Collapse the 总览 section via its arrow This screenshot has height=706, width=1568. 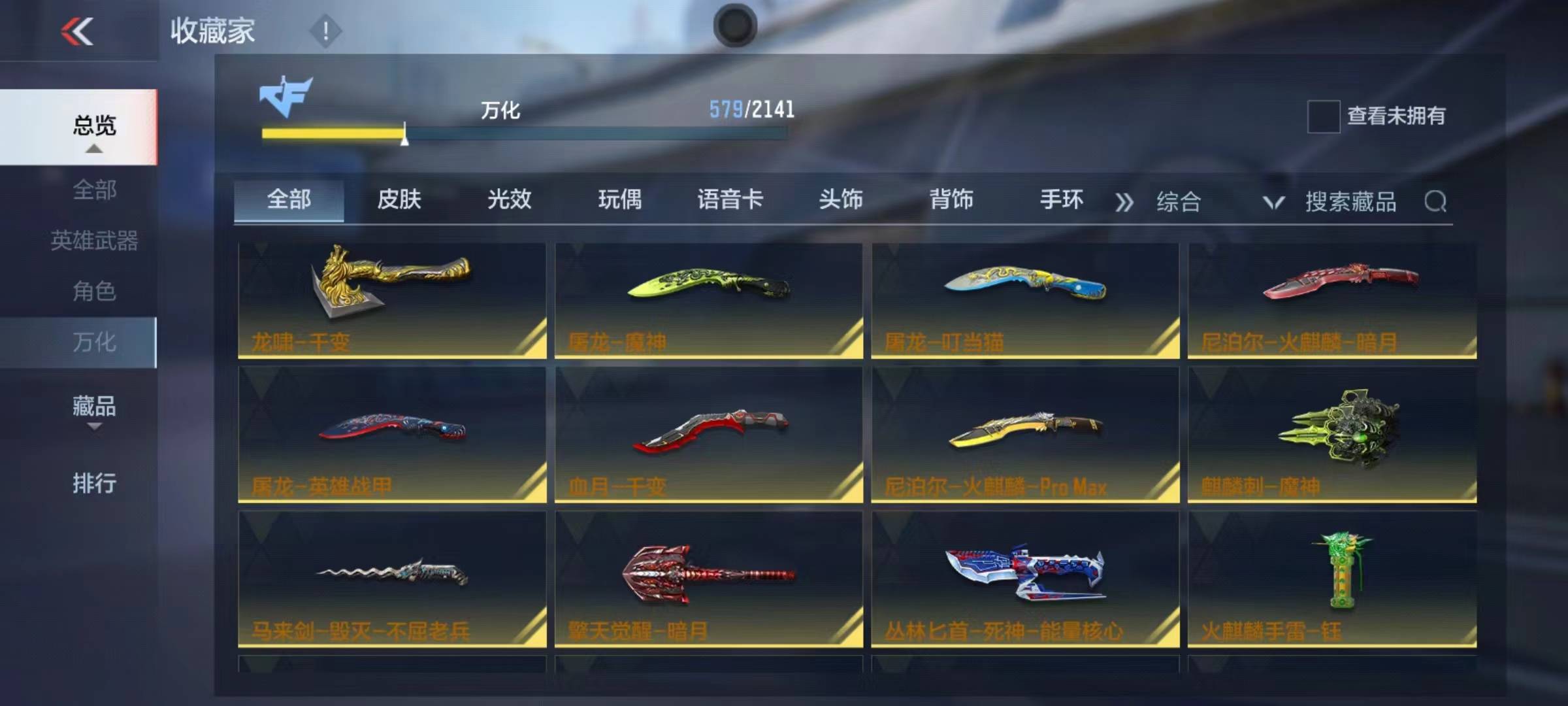[95, 149]
